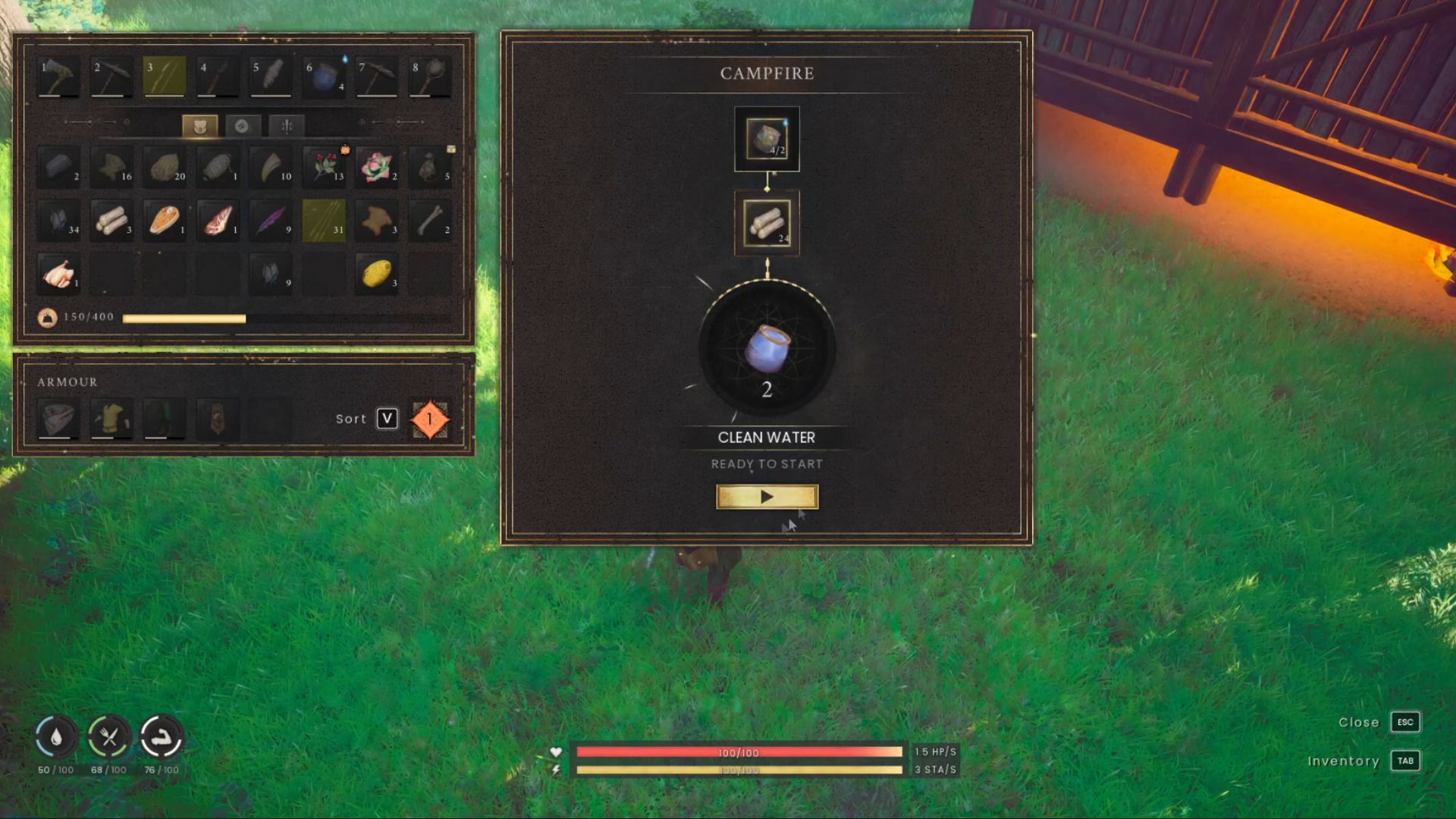Select the raw chicken in inventory

pyautogui.click(x=58, y=274)
